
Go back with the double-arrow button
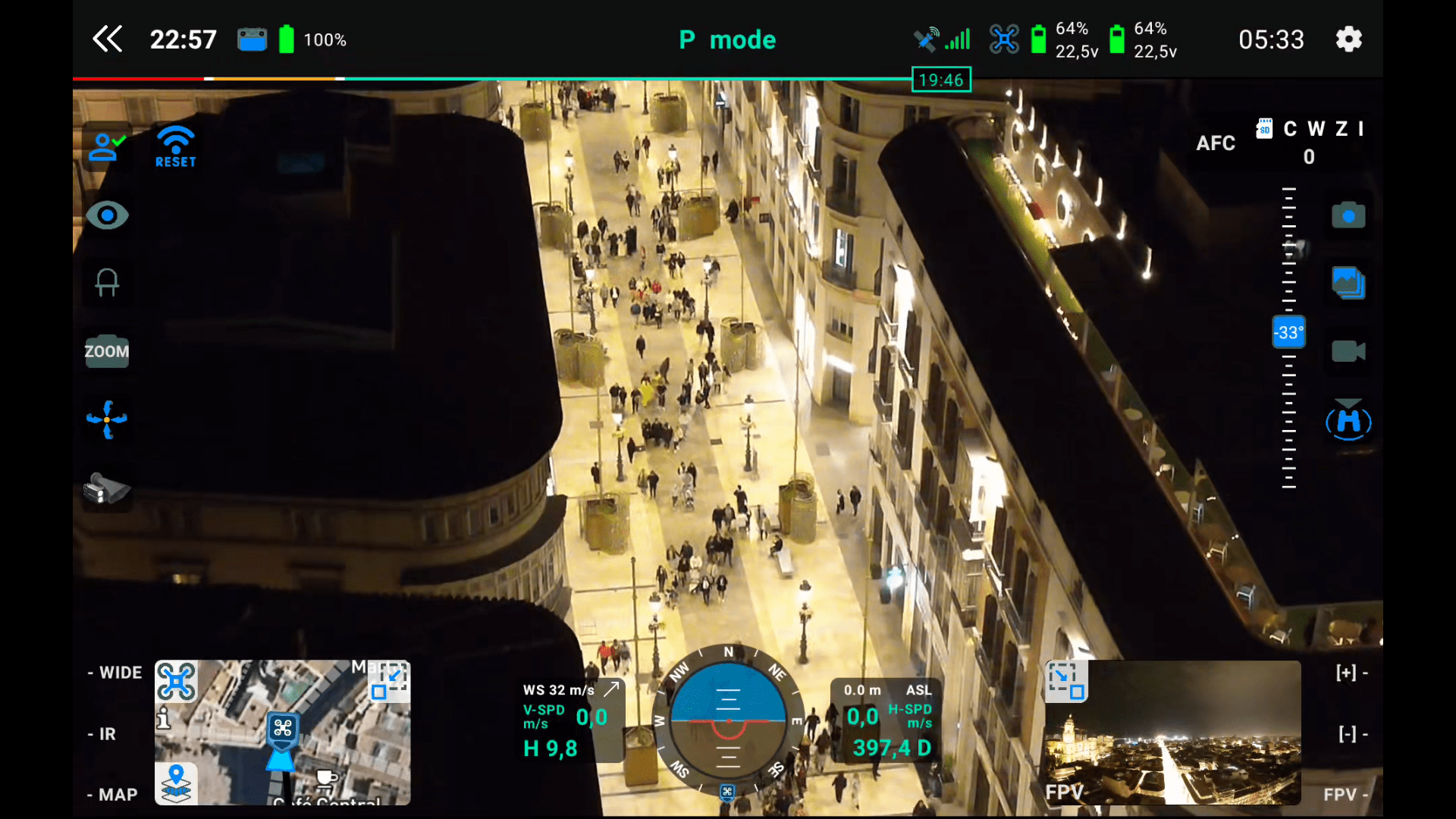(x=107, y=39)
